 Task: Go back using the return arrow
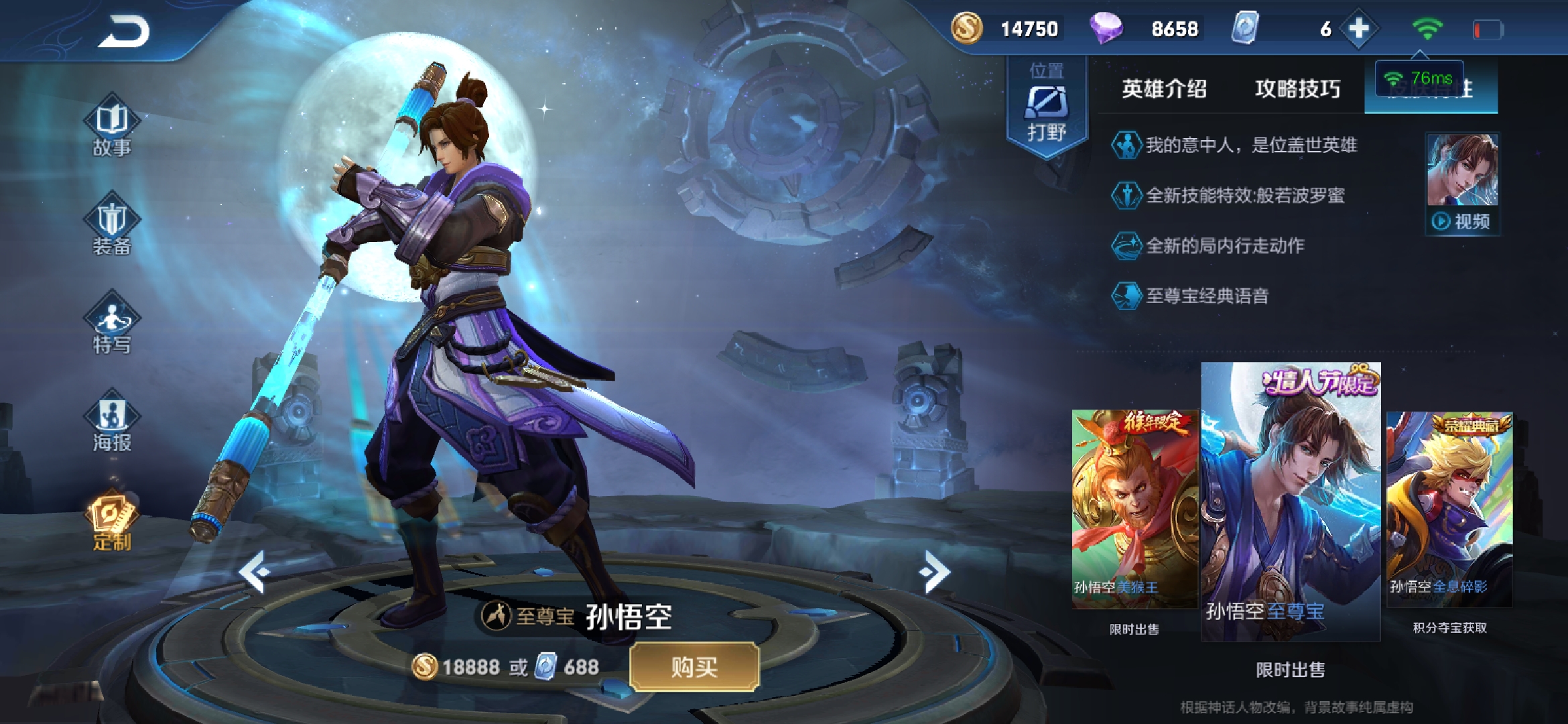point(125,32)
